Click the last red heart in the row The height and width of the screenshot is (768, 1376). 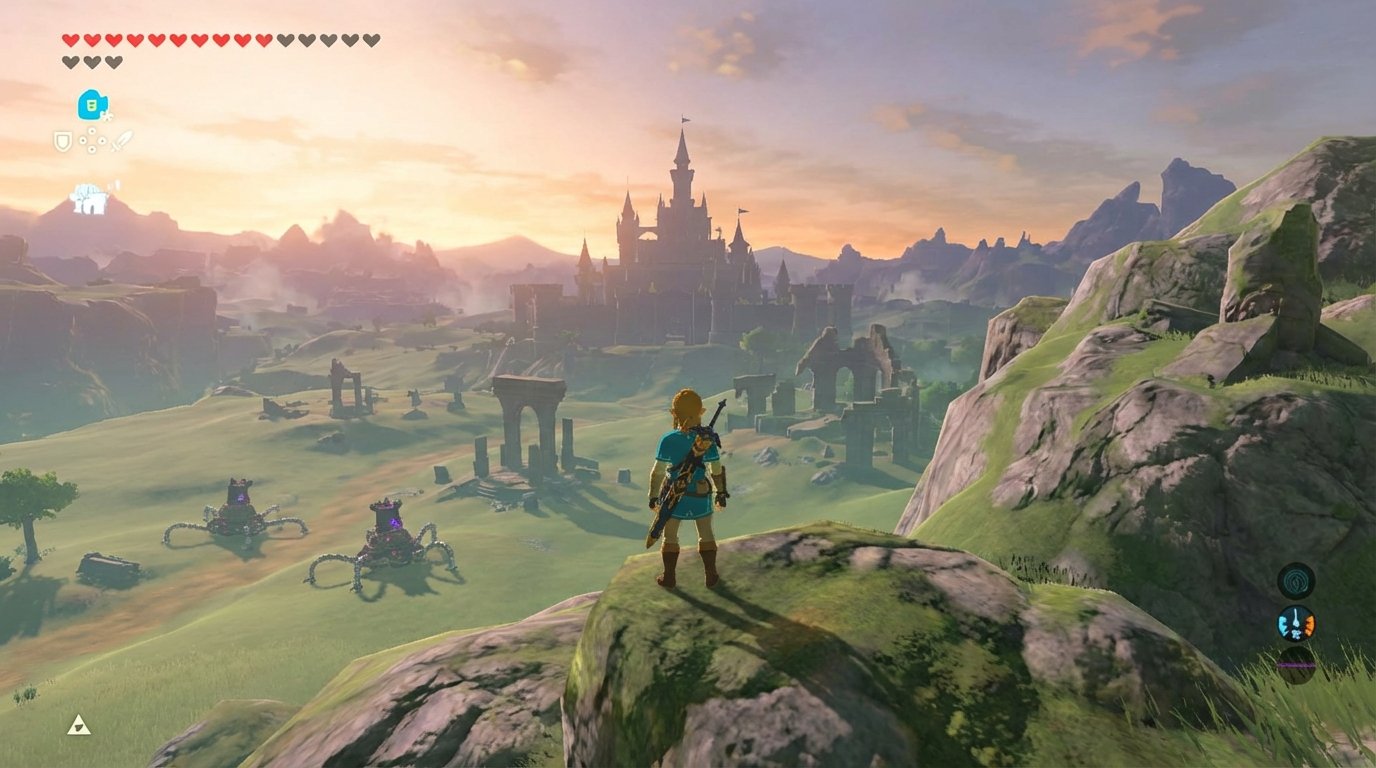tap(263, 40)
